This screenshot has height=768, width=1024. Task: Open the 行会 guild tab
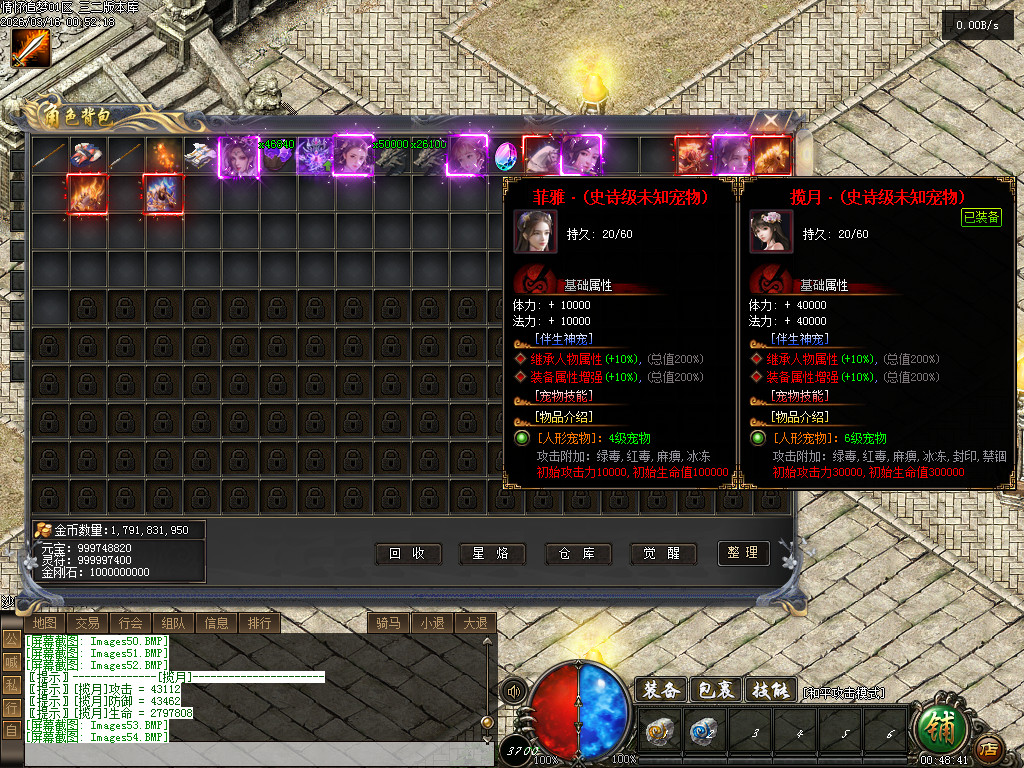click(130, 623)
